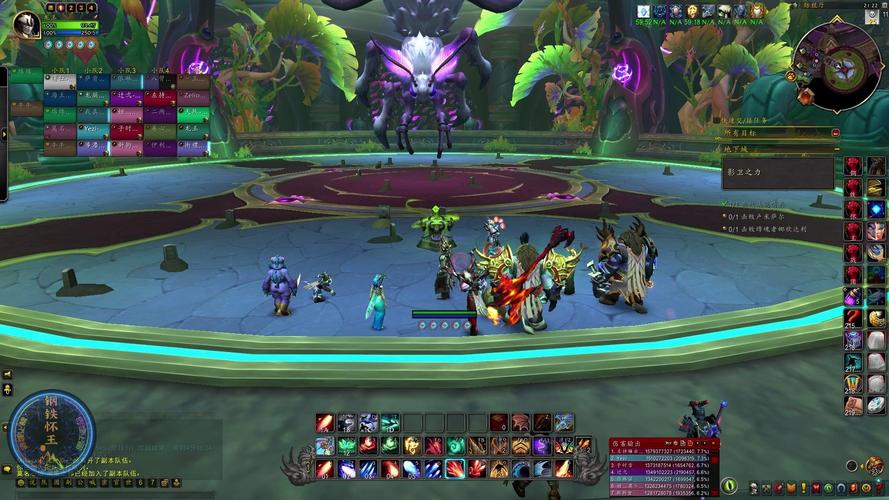This screenshot has height=500, width=889.
Task: Click the green eye icon near the micro menu
Action: coord(729,486)
